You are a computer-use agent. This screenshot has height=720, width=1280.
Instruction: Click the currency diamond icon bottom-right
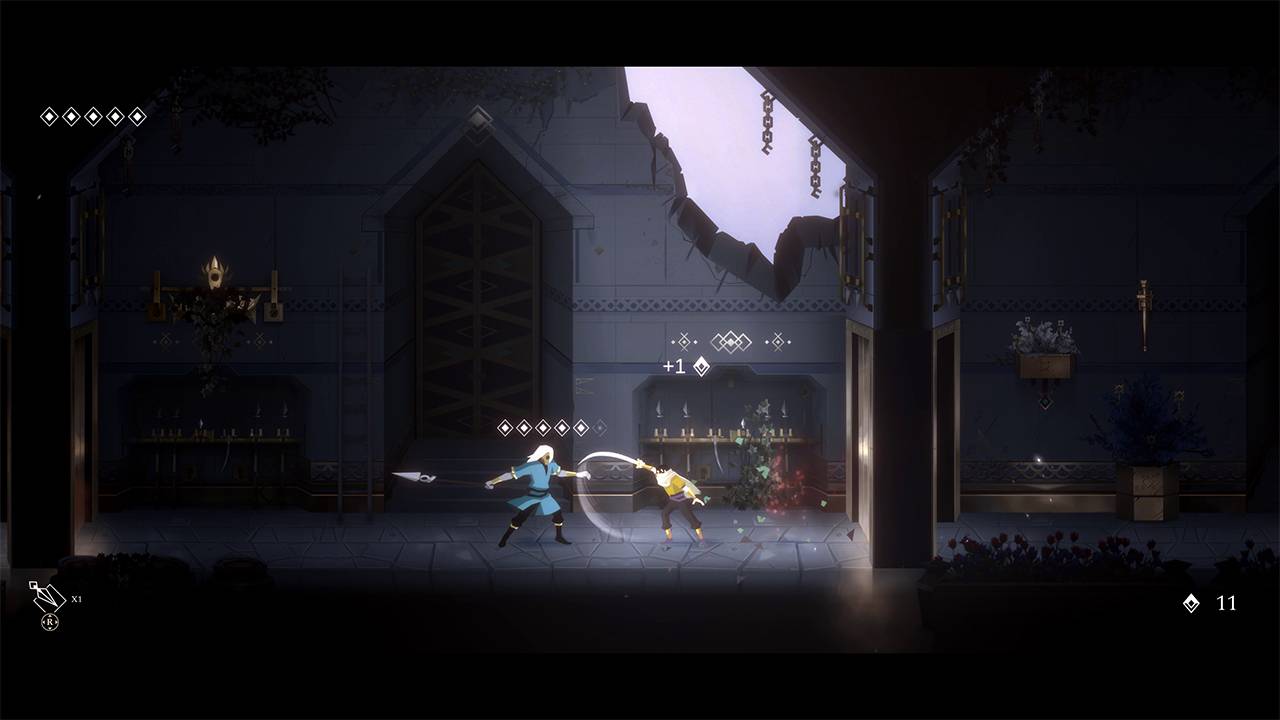coord(1189,605)
